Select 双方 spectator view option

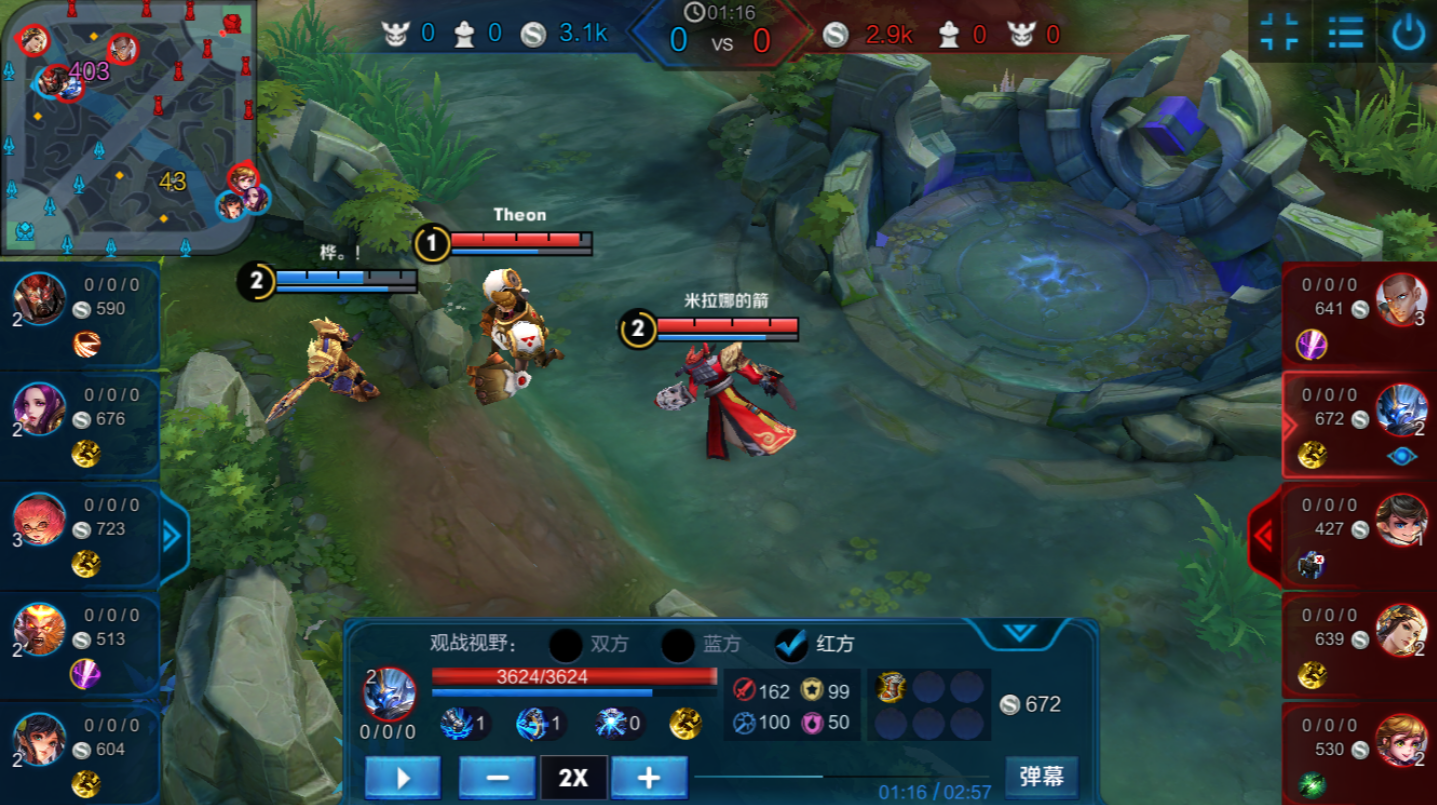pos(566,645)
